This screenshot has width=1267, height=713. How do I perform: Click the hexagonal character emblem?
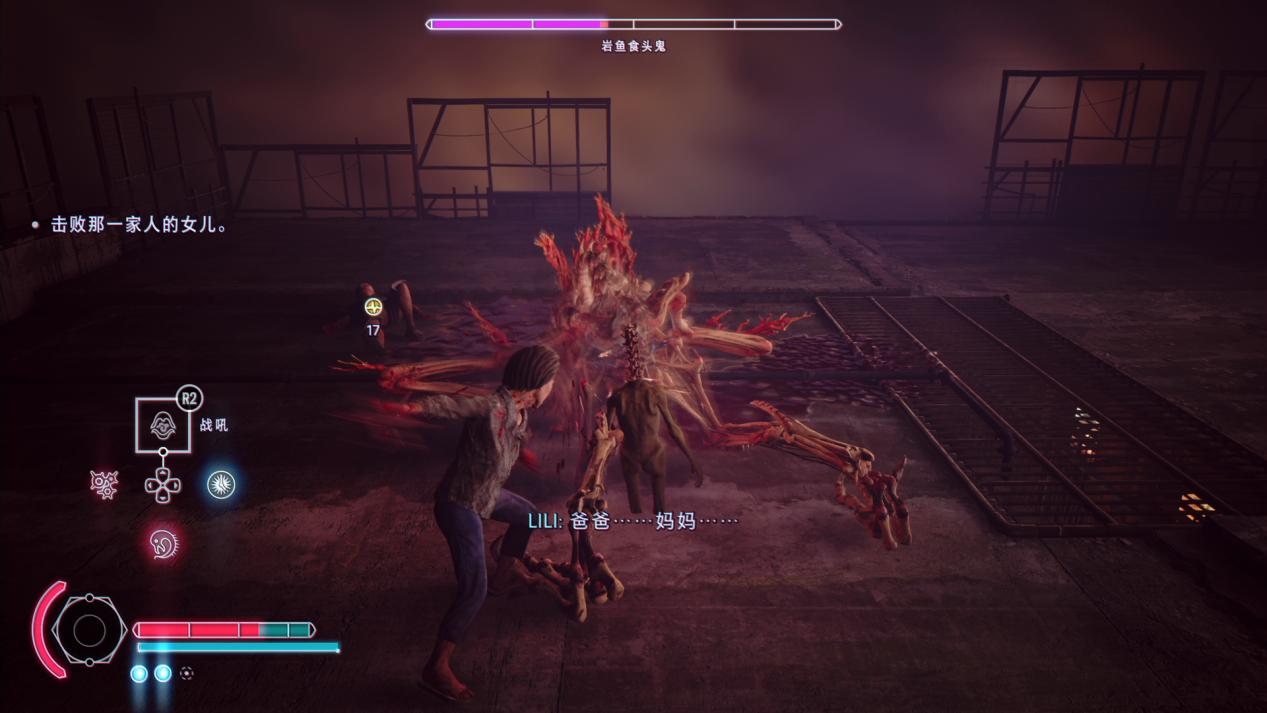(x=89, y=630)
